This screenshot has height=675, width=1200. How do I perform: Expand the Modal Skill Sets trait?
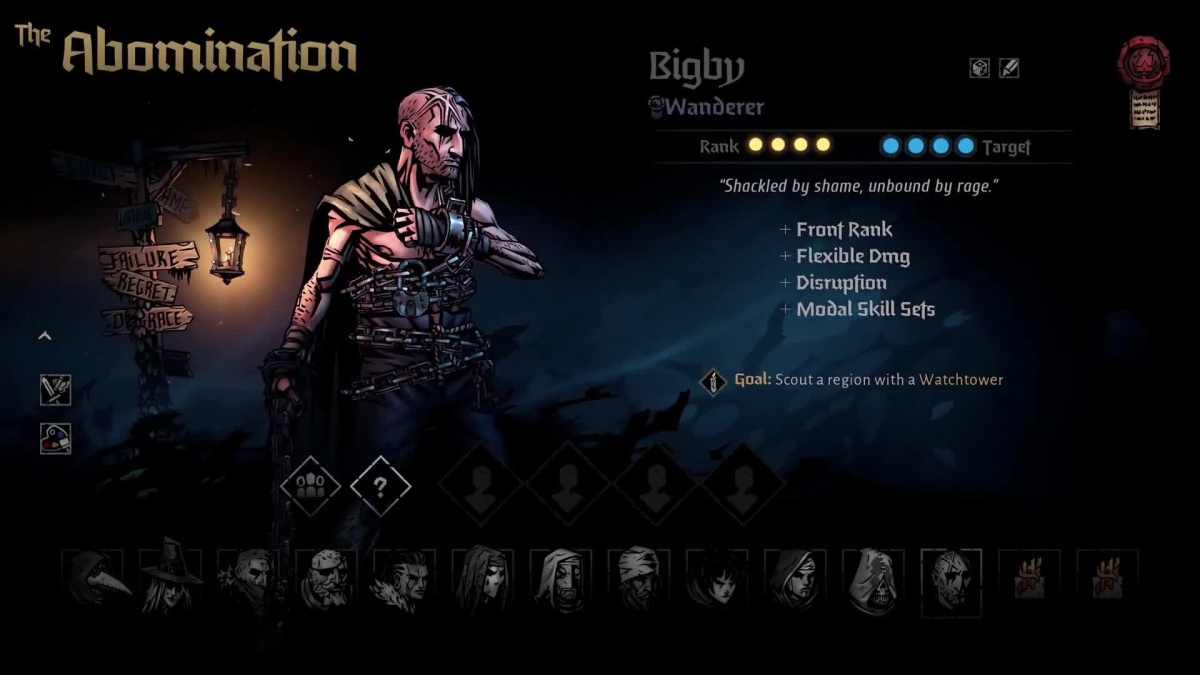856,309
